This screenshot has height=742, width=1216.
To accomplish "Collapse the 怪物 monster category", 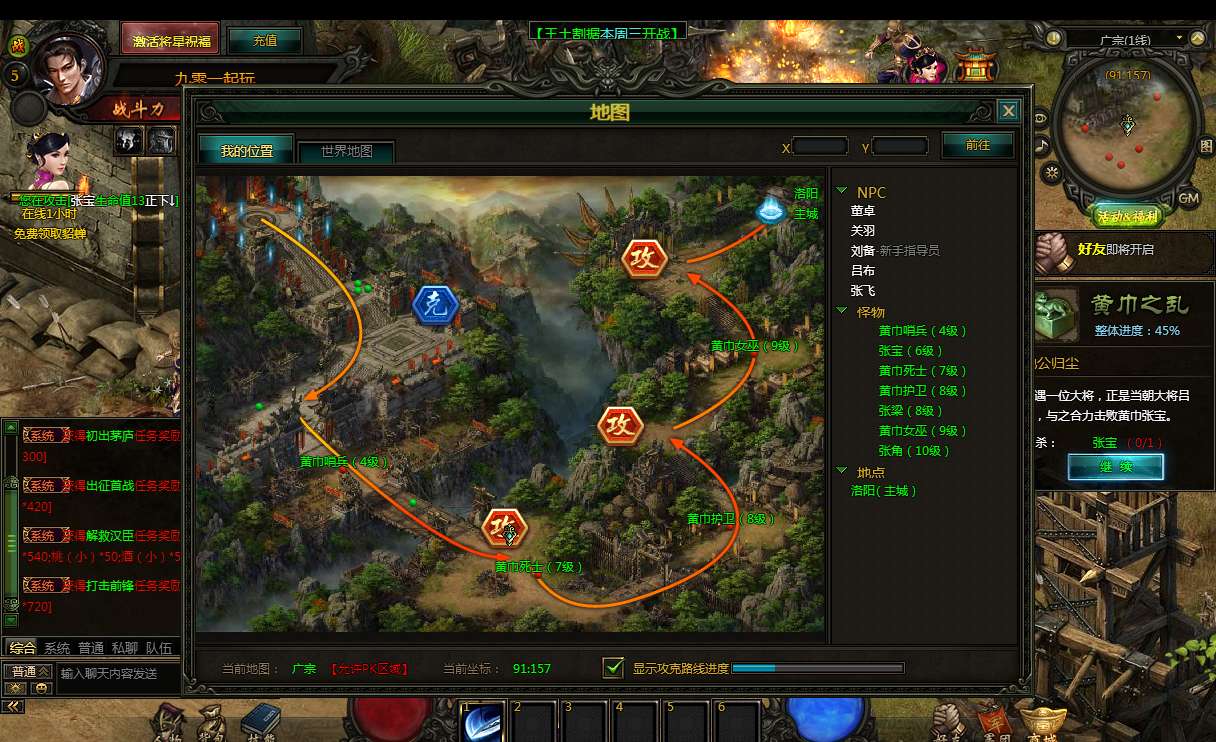I will click(x=843, y=312).
